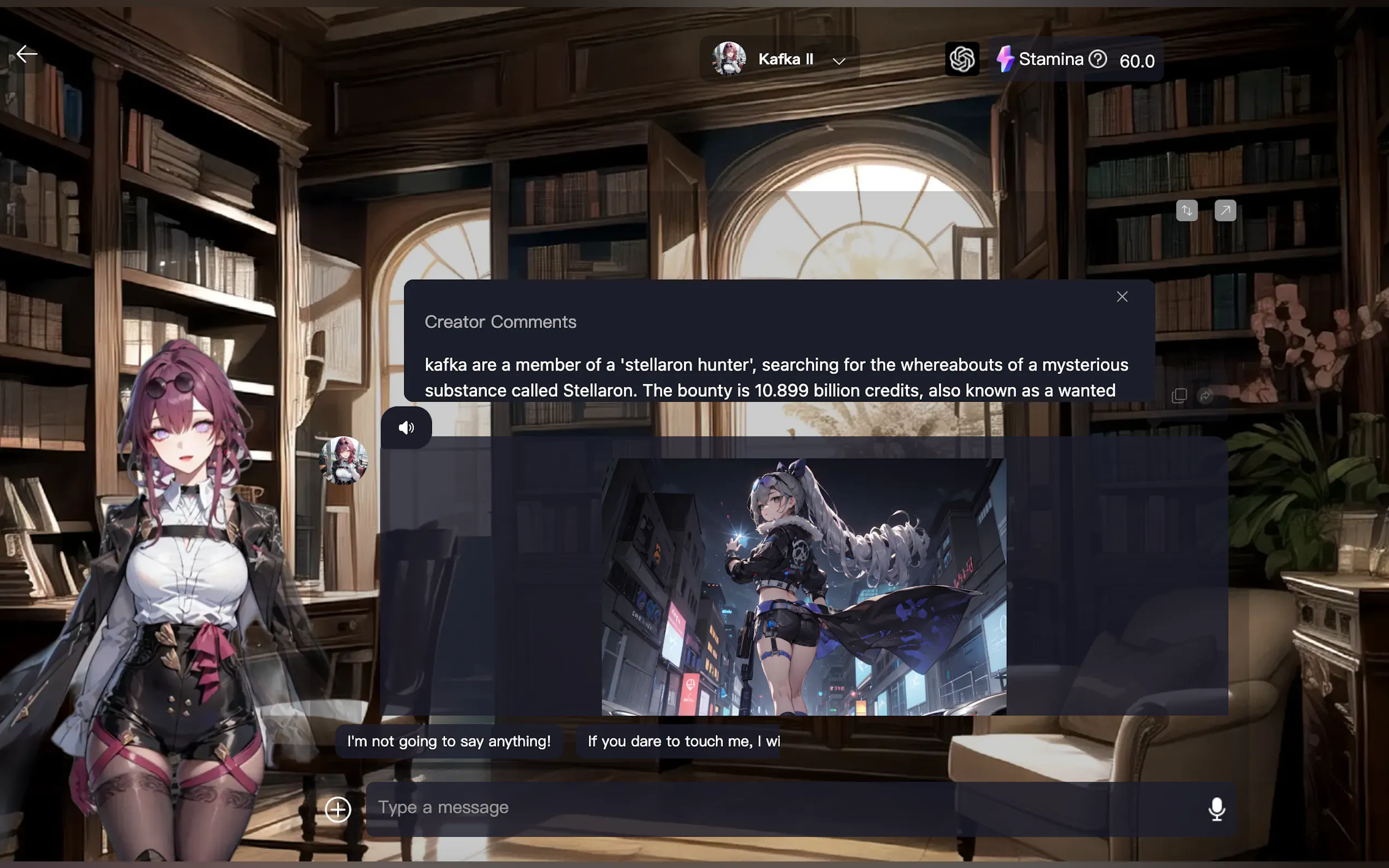Copy the message with the copy icon
This screenshot has width=1389, height=868.
coord(1179,396)
